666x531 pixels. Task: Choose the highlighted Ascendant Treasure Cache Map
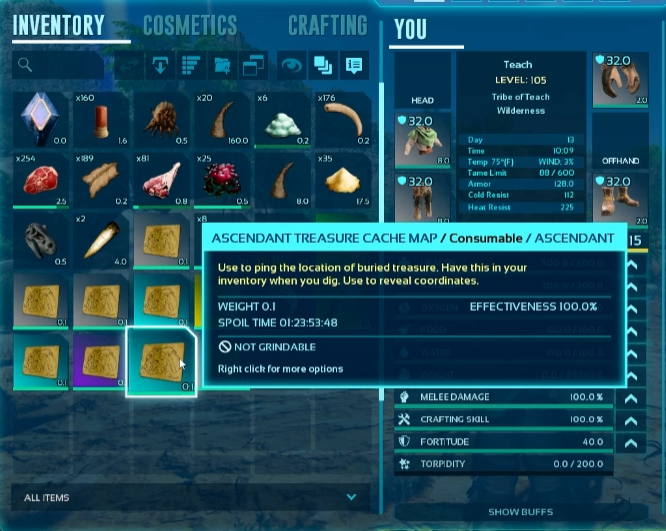point(162,360)
